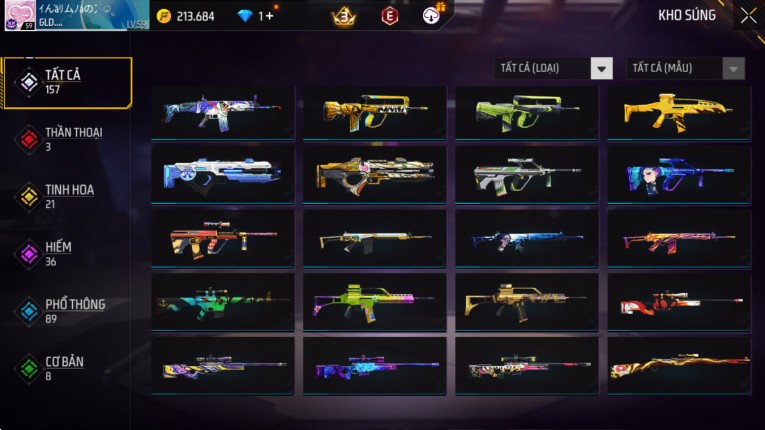Open the red E badge icon

coord(390,16)
